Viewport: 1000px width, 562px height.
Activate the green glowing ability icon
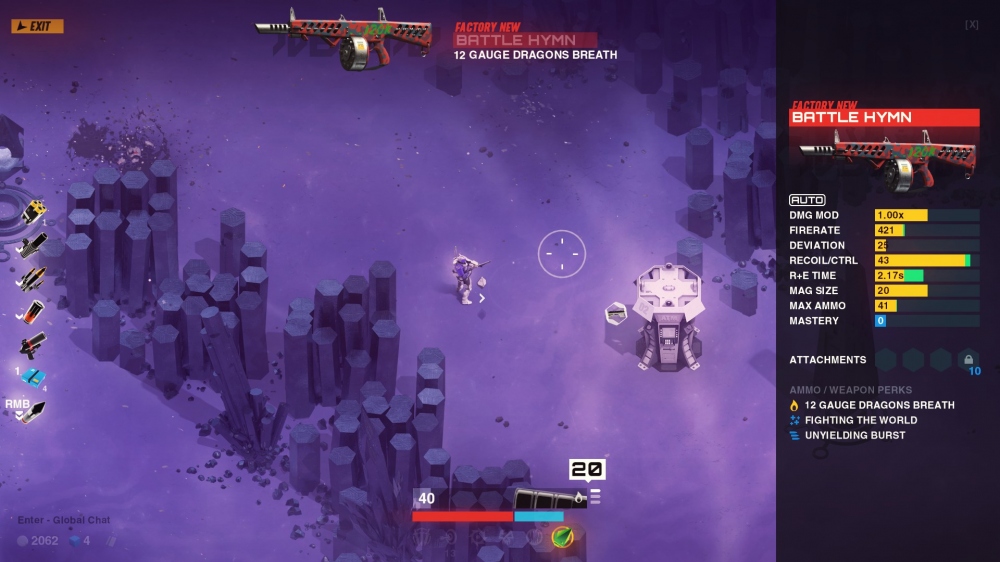click(x=562, y=536)
